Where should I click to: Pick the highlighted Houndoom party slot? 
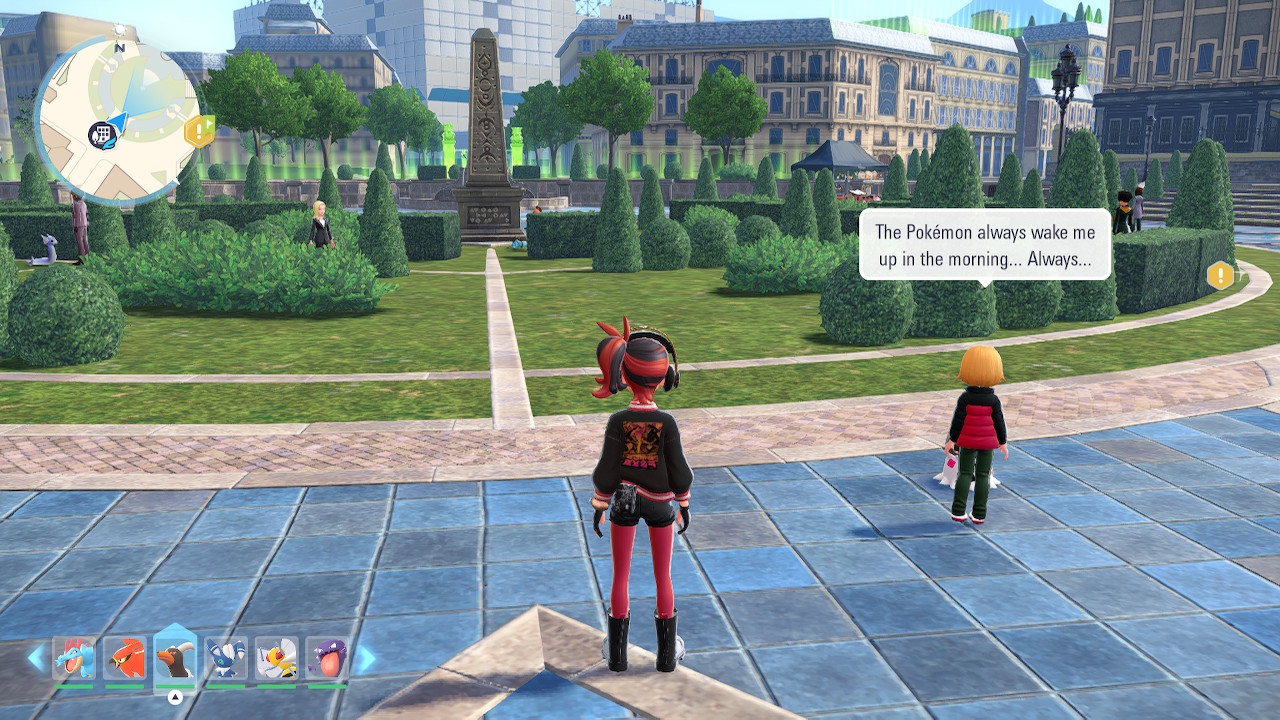175,659
